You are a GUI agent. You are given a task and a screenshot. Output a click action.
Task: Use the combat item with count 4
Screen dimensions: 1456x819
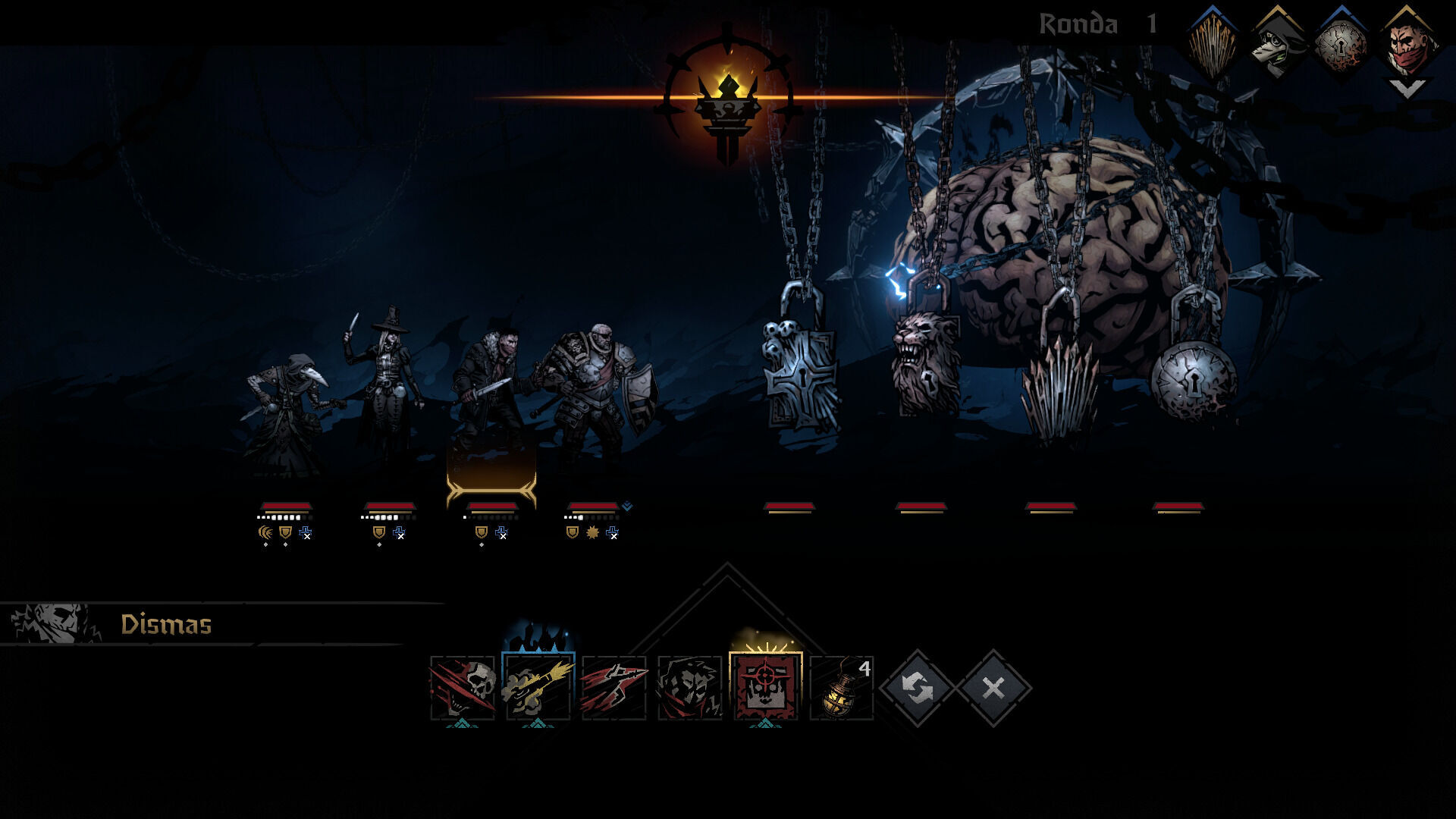[x=841, y=688]
